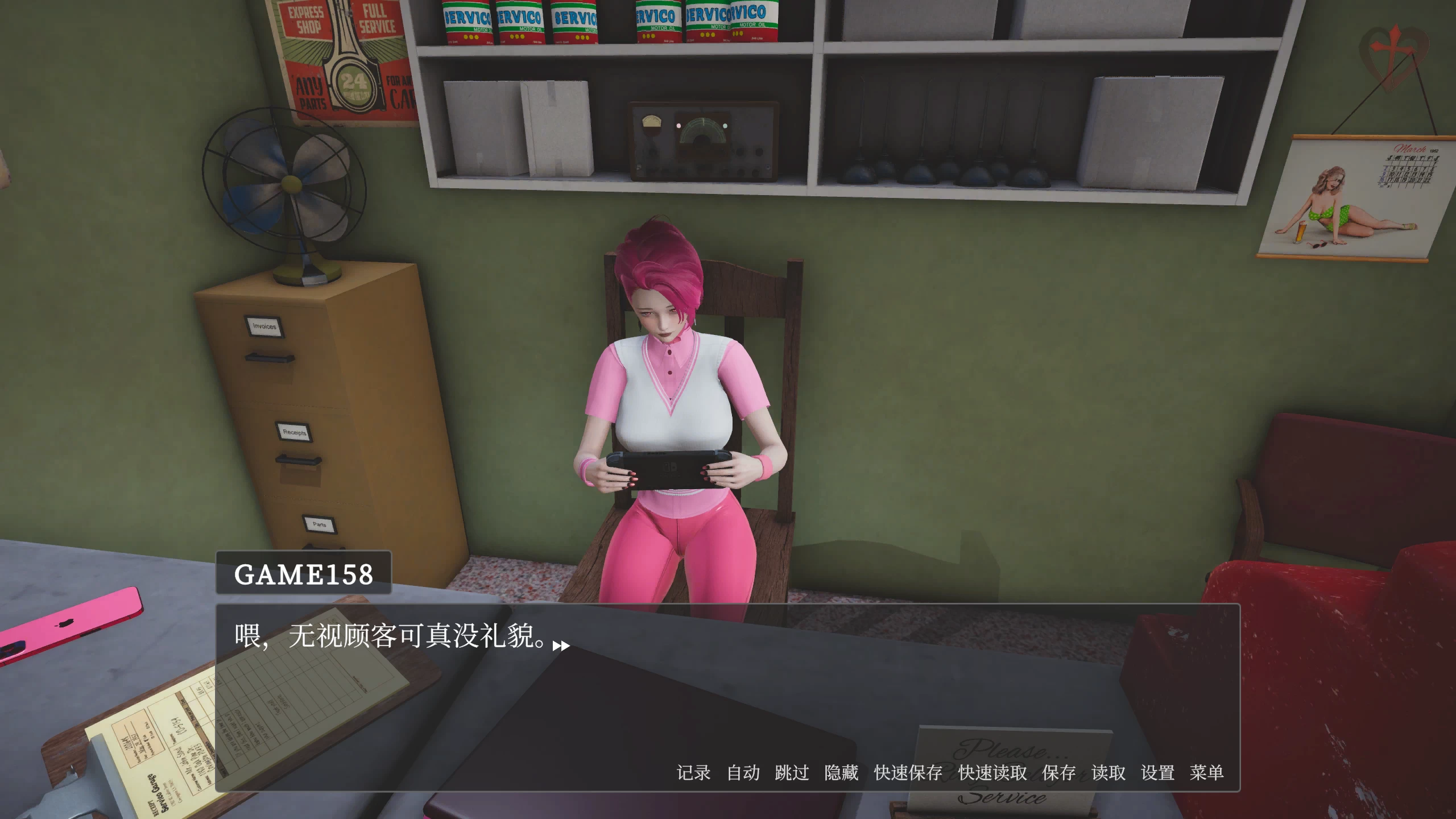Viewport: 1456px width, 819px height.
Task: Click the Invoices drawer label
Action: [x=263, y=326]
